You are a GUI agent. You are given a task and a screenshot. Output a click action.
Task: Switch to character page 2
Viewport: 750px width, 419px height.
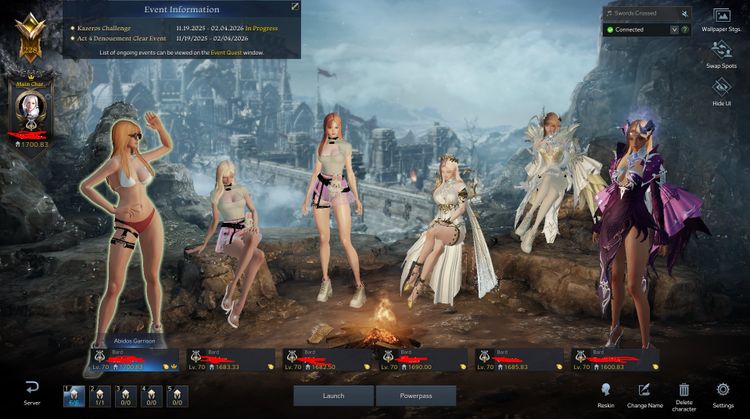pos(98,396)
